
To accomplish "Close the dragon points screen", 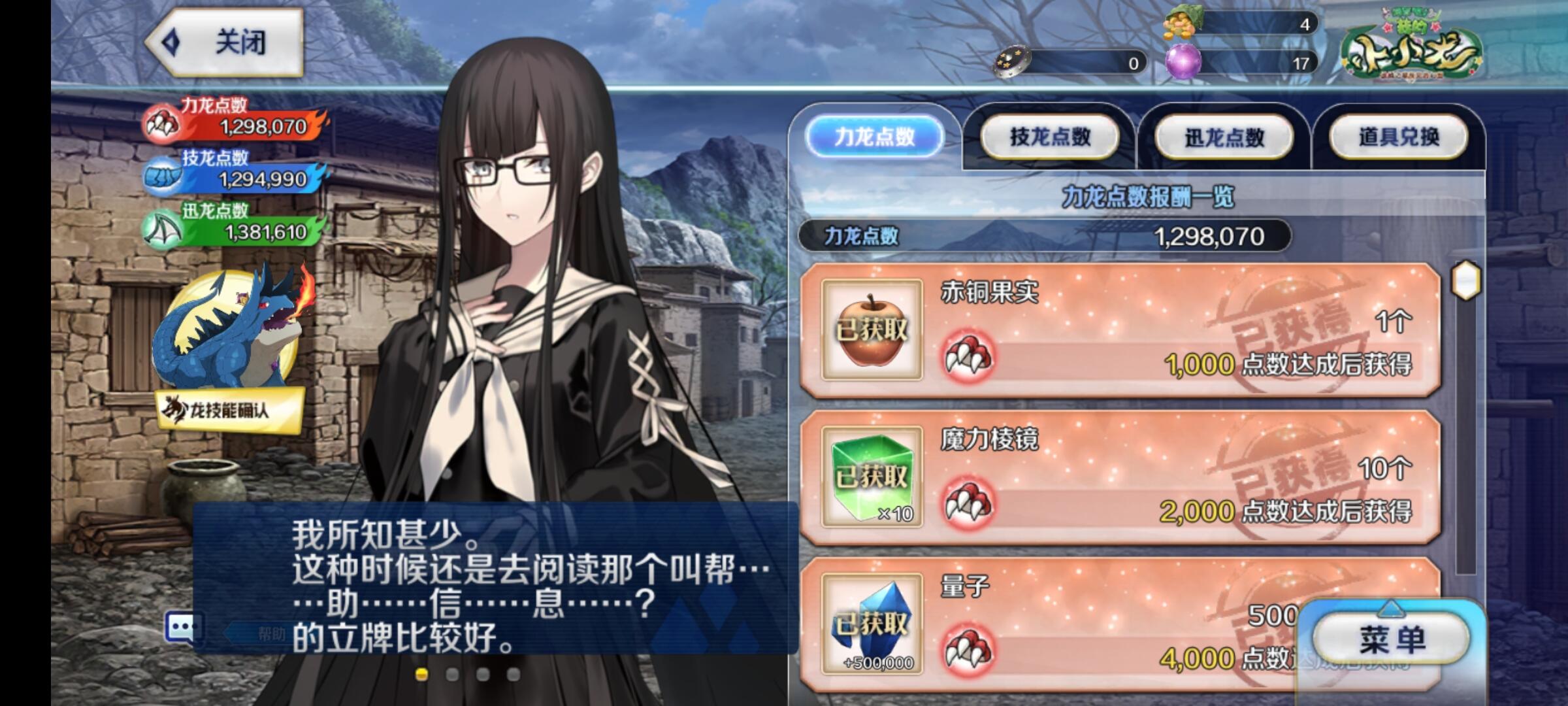I will (x=224, y=42).
